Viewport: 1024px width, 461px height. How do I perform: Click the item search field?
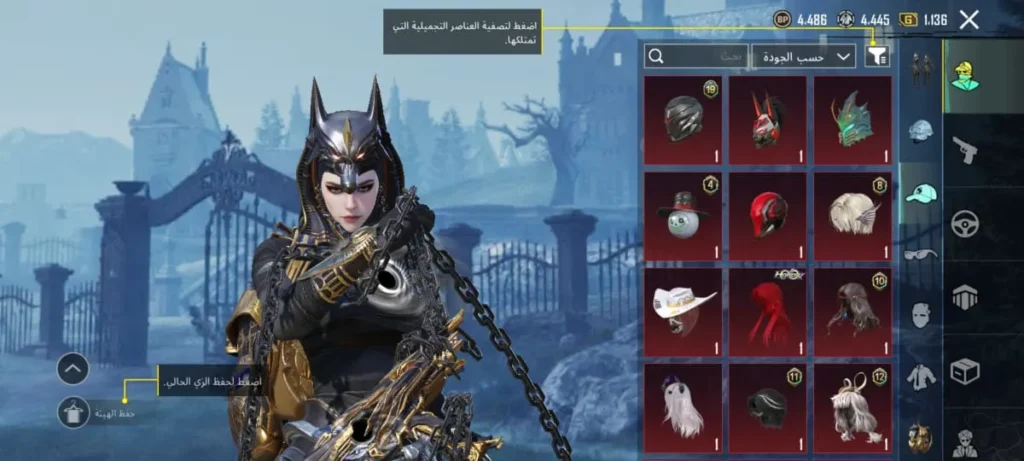pyautogui.click(x=695, y=57)
